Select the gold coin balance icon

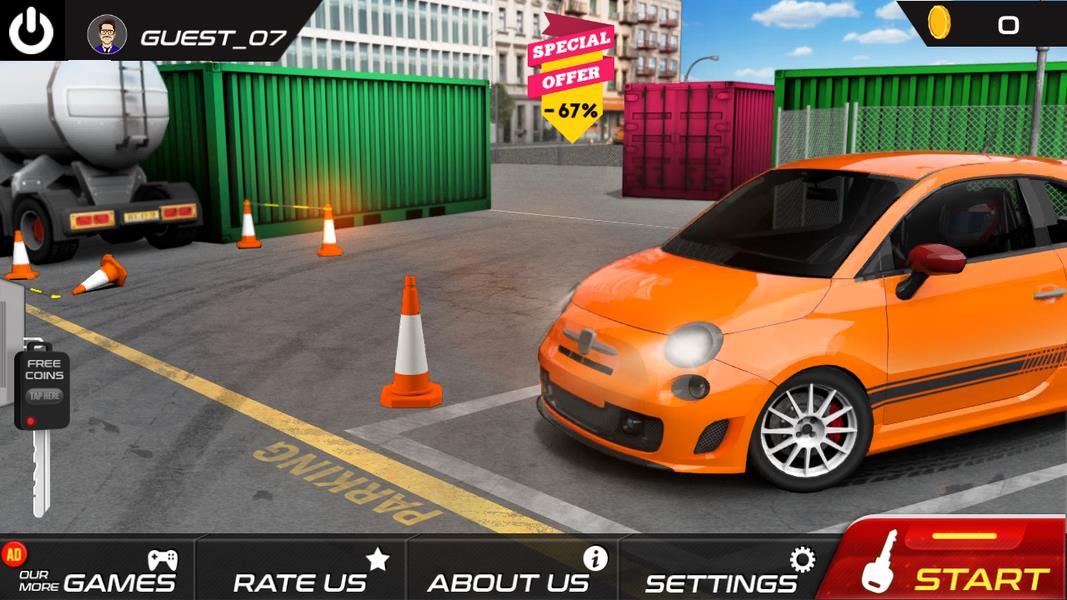pos(939,23)
